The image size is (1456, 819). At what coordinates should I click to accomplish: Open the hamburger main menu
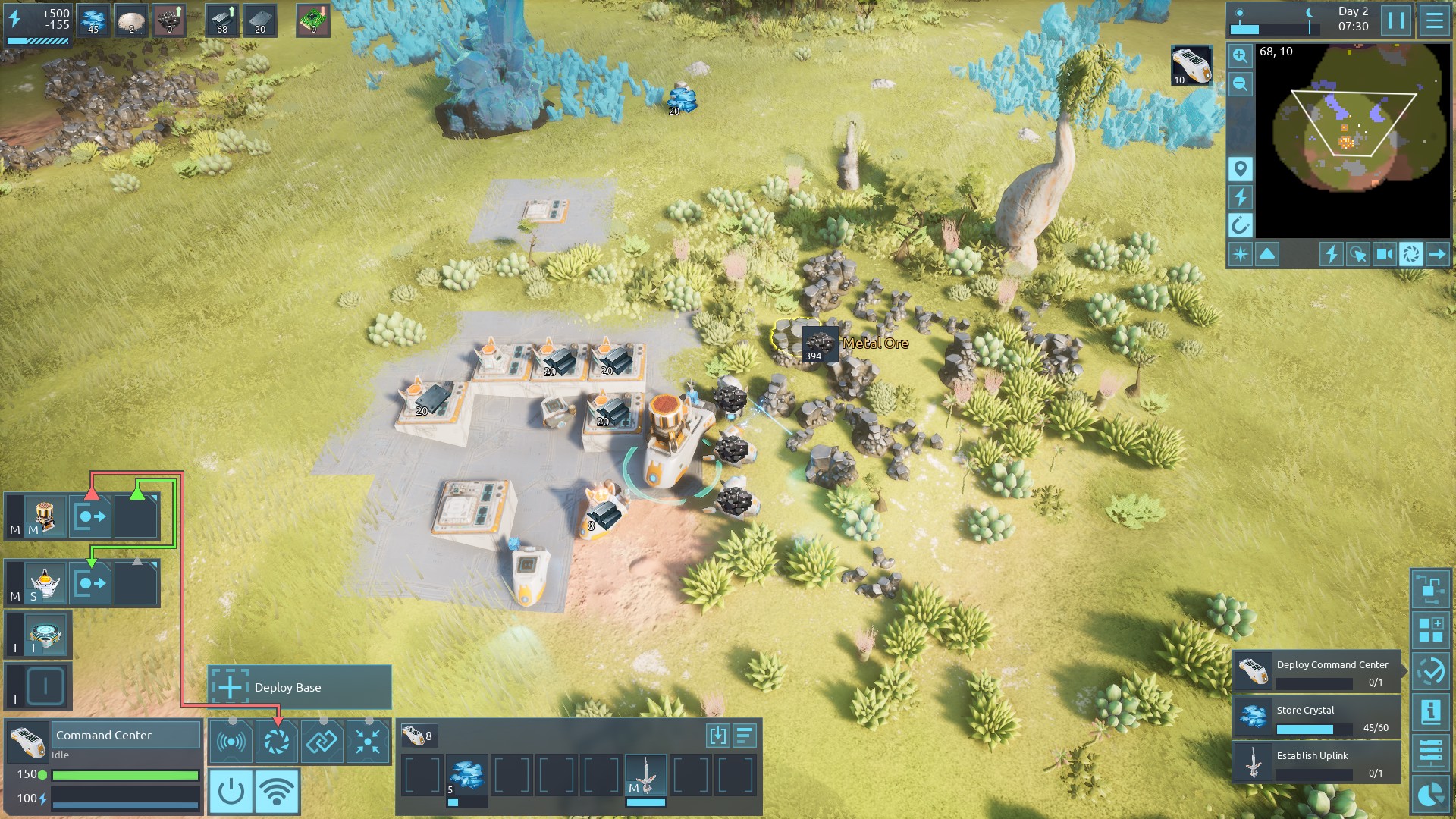pos(1434,20)
